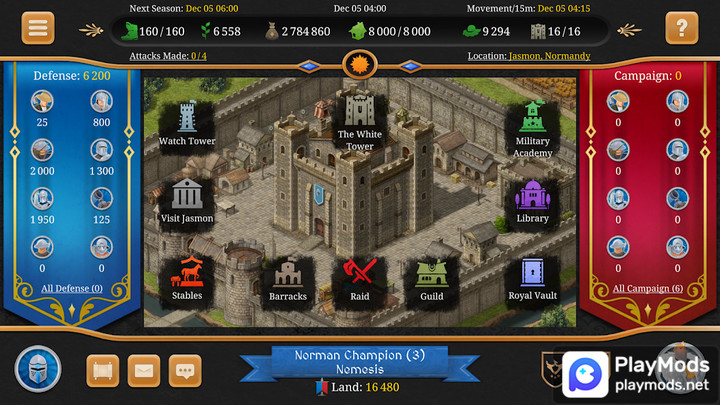Show All Campaign units link
Viewport: 720px width, 405px height.
click(647, 288)
